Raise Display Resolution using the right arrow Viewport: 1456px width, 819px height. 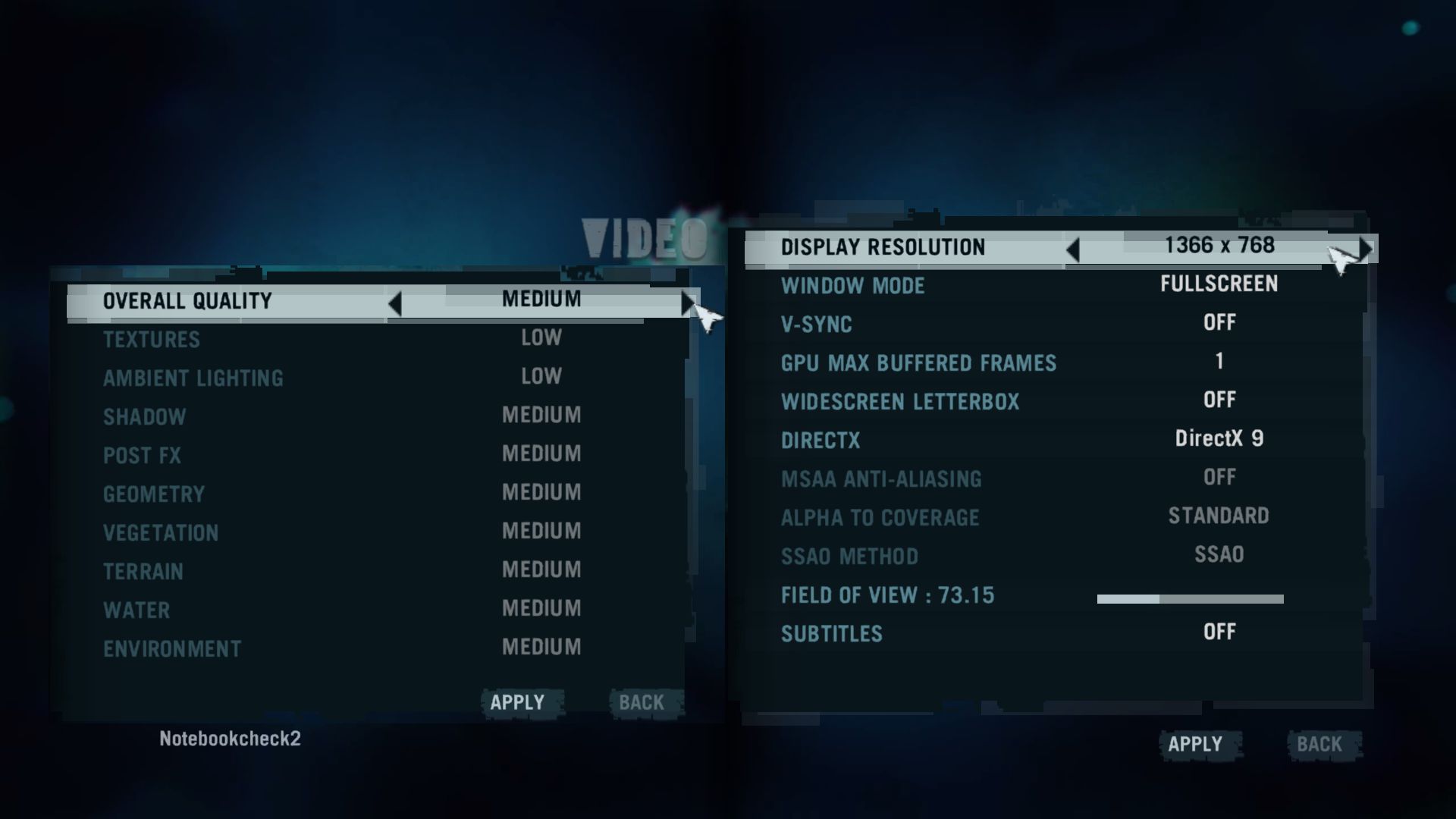click(x=1365, y=249)
